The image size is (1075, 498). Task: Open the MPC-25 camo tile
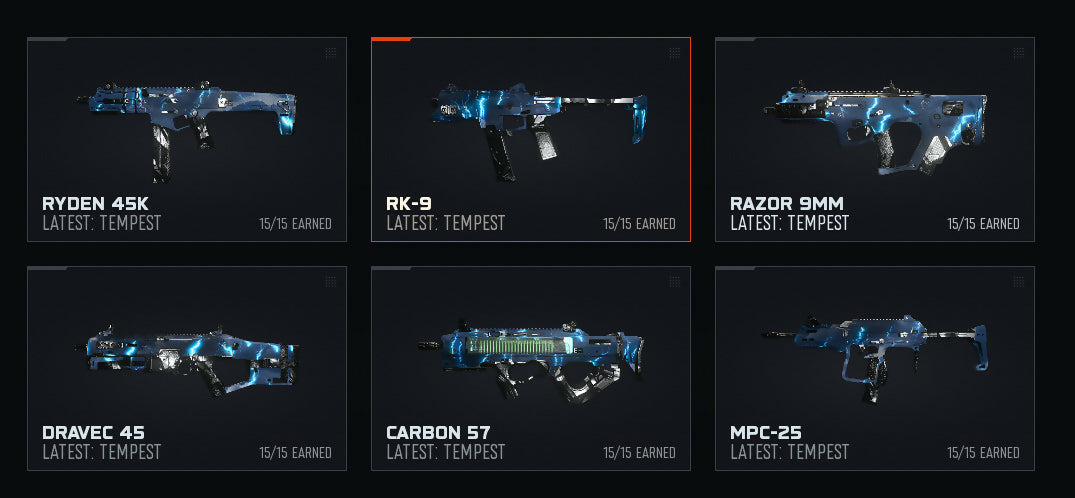tap(874, 368)
